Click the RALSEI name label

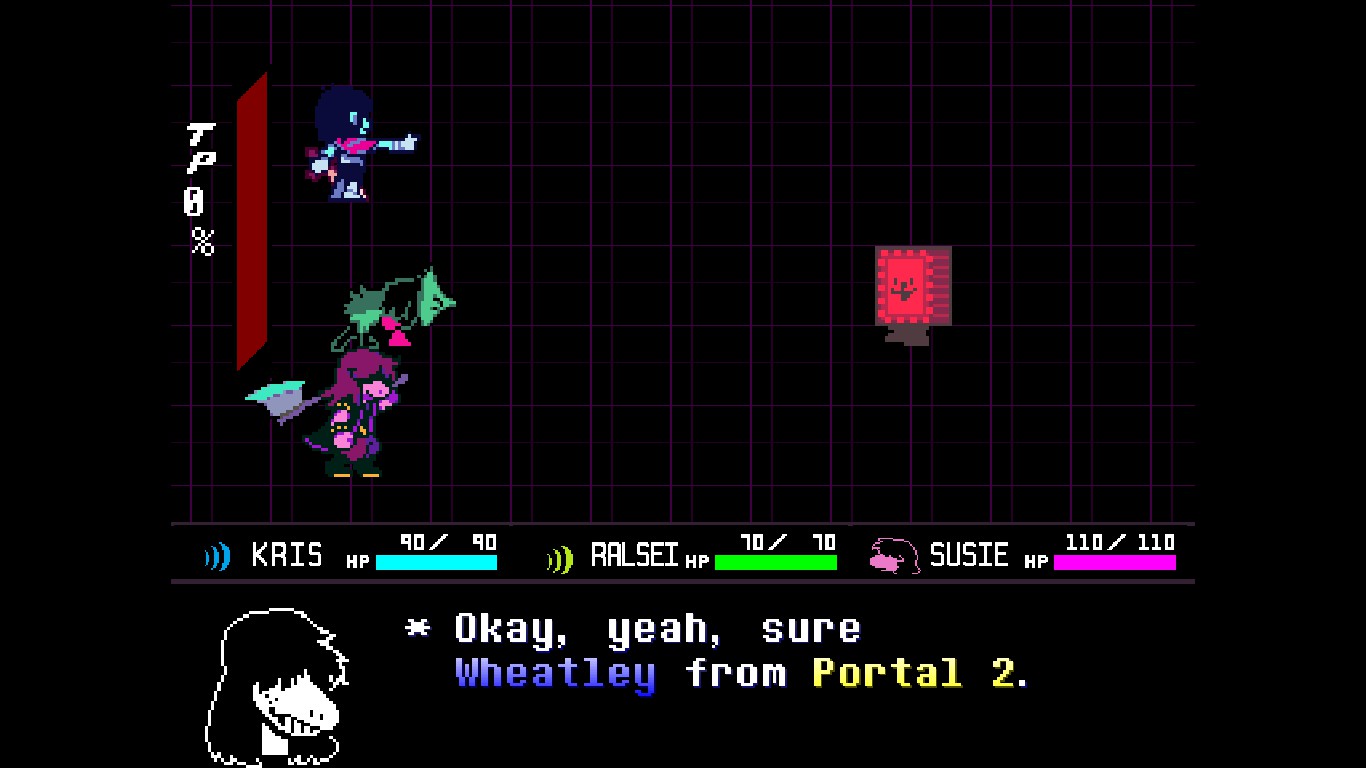(637, 552)
